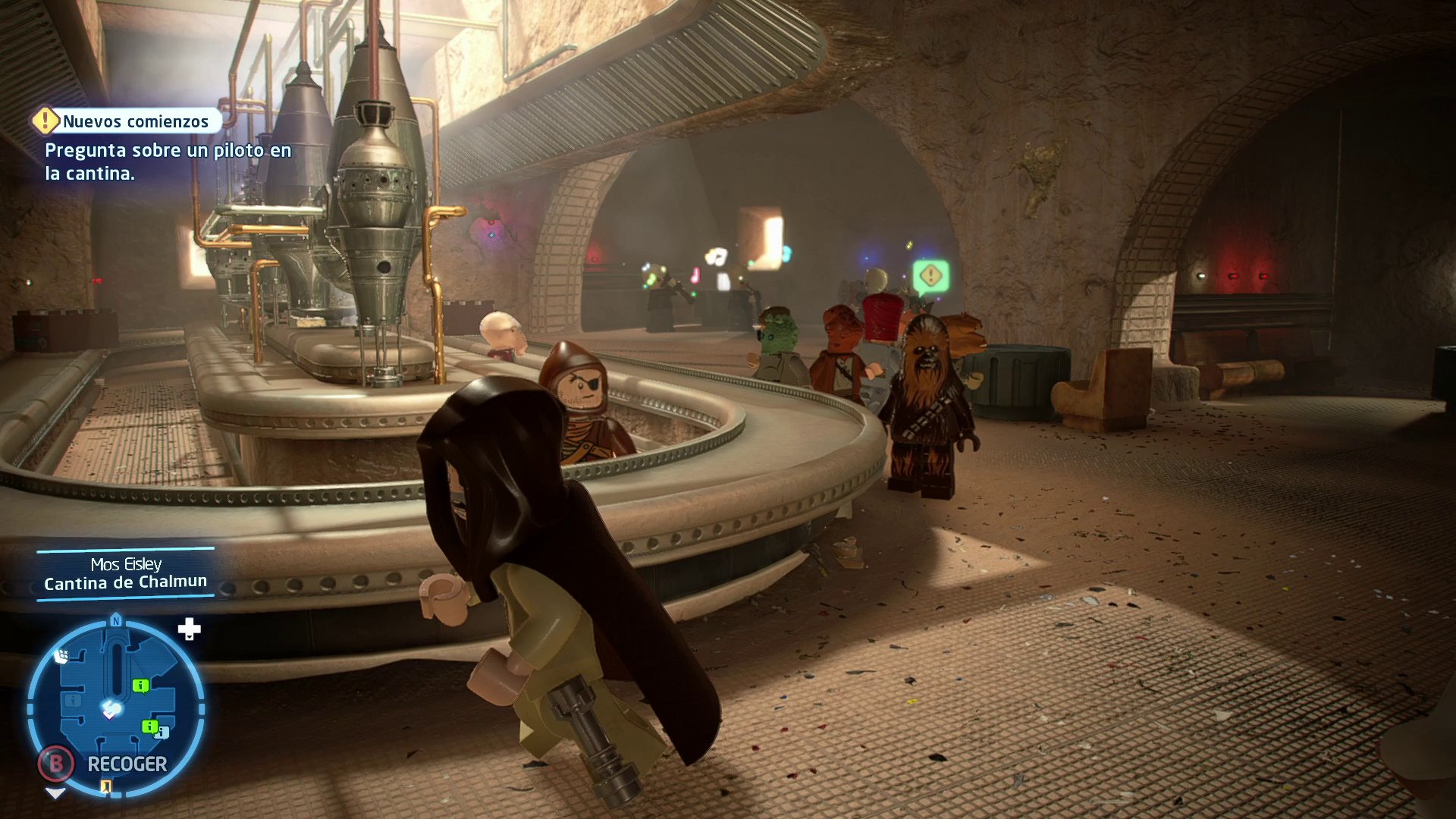Select the white dice icon on the minimap
Viewport: 1456px width, 819px height.
62,656
